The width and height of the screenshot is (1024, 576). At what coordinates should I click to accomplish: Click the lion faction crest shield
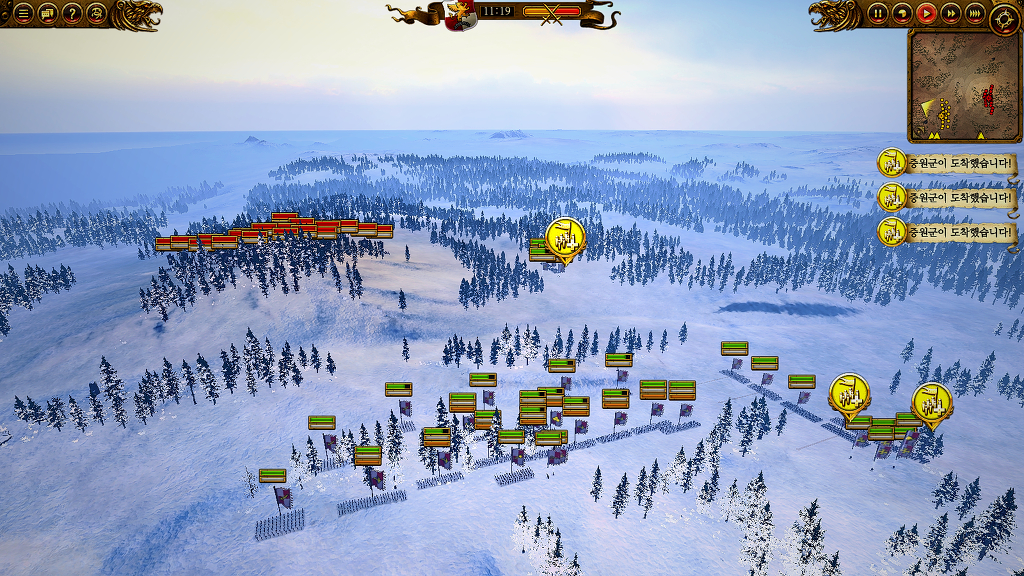[460, 15]
